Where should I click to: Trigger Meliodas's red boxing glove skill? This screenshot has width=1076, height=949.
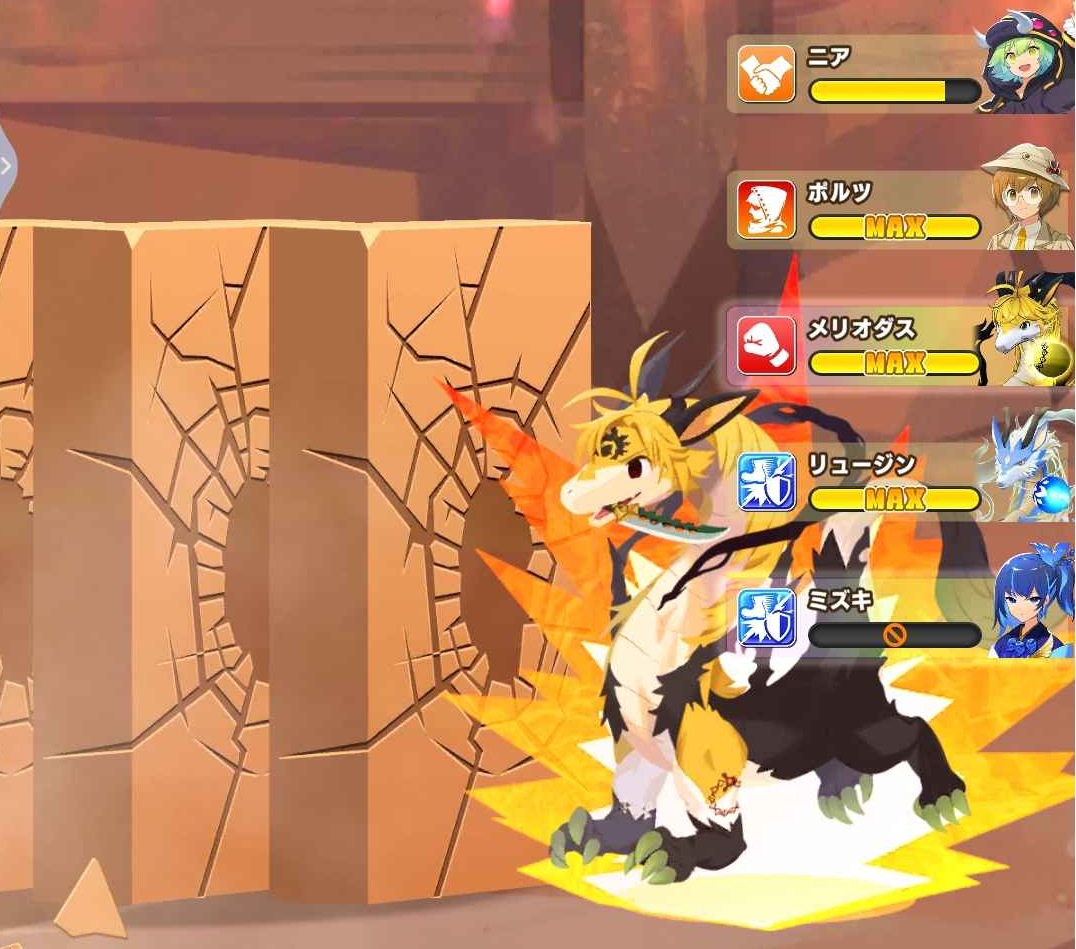click(x=766, y=345)
